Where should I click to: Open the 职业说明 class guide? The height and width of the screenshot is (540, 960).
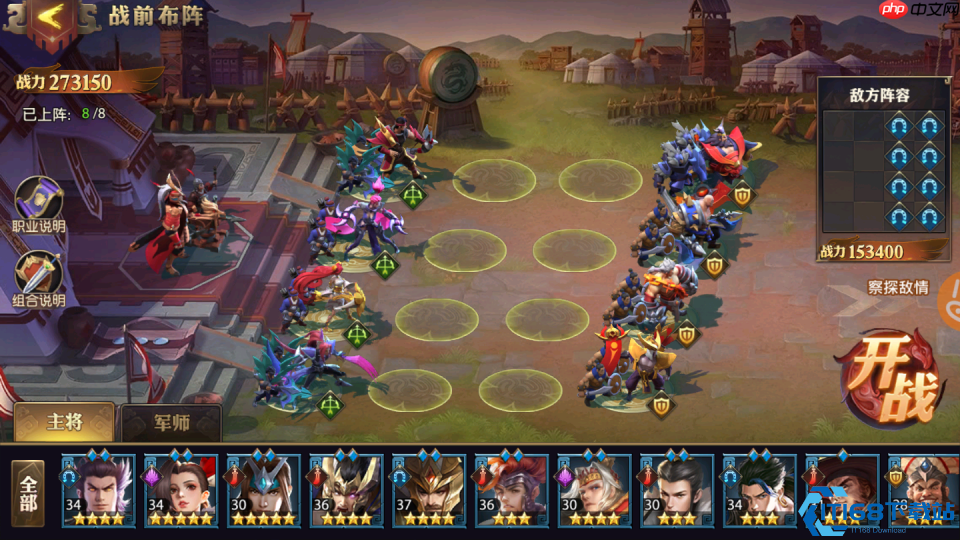[x=38, y=203]
